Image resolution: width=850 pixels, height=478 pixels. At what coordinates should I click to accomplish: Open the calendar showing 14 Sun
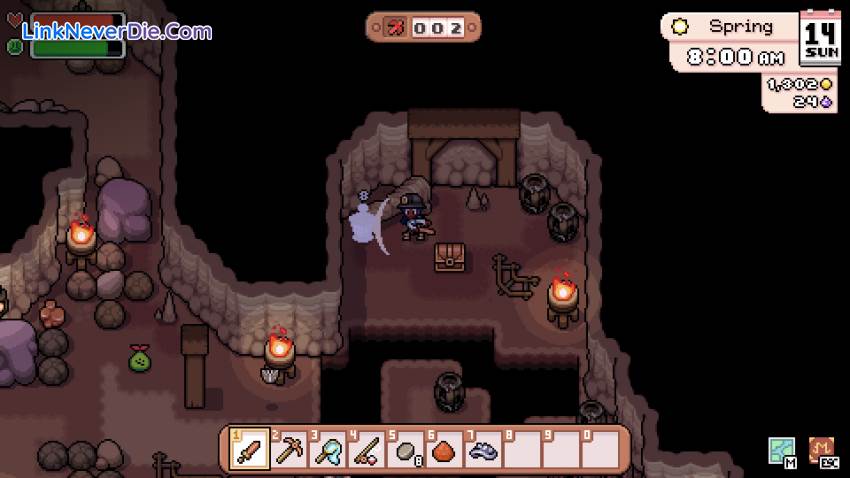coord(822,40)
